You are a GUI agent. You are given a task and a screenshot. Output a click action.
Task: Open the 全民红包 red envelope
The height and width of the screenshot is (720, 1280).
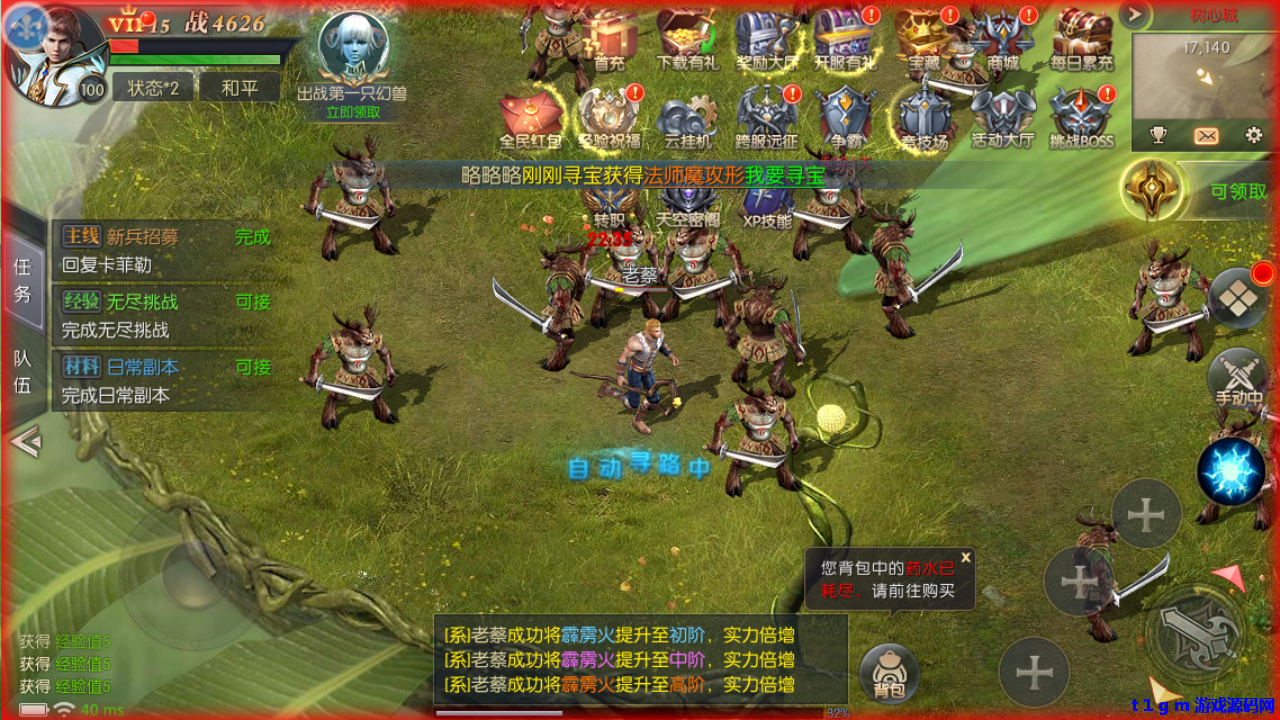tap(530, 118)
